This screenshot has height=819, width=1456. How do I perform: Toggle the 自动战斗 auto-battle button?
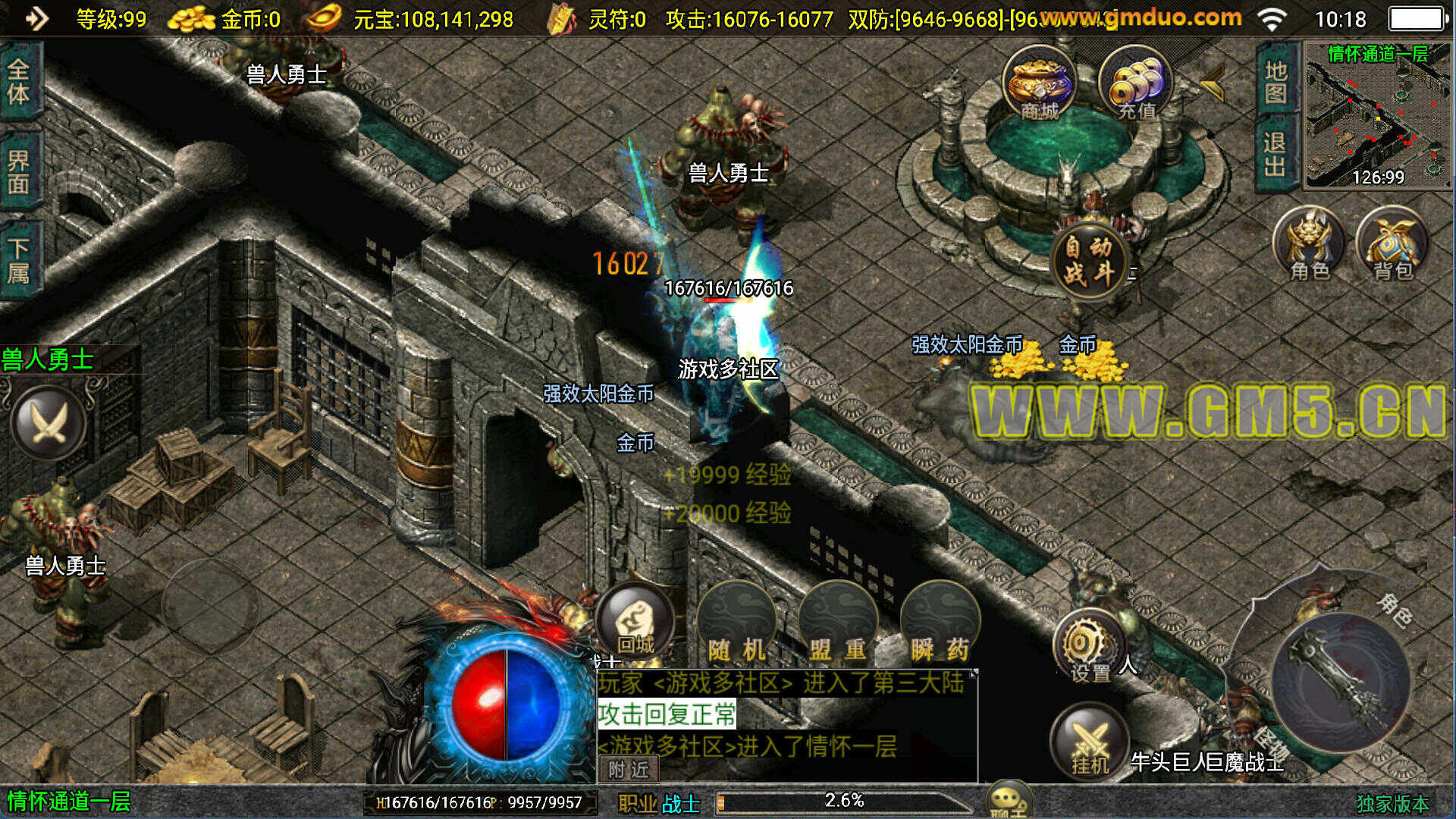[1089, 260]
